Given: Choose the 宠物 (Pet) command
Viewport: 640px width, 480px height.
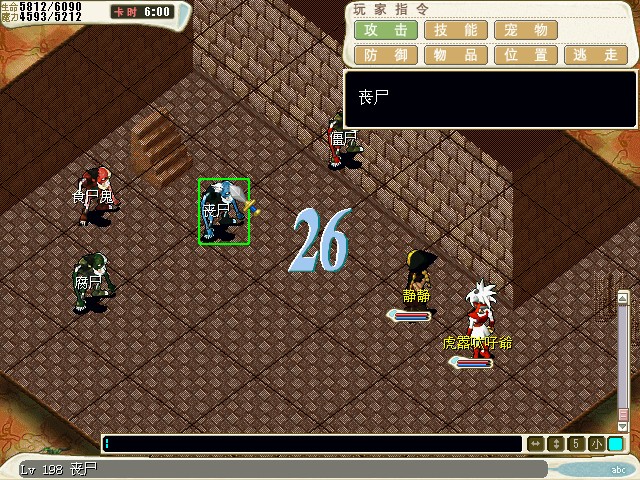Looking at the screenshot, I should pyautogui.click(x=526, y=30).
